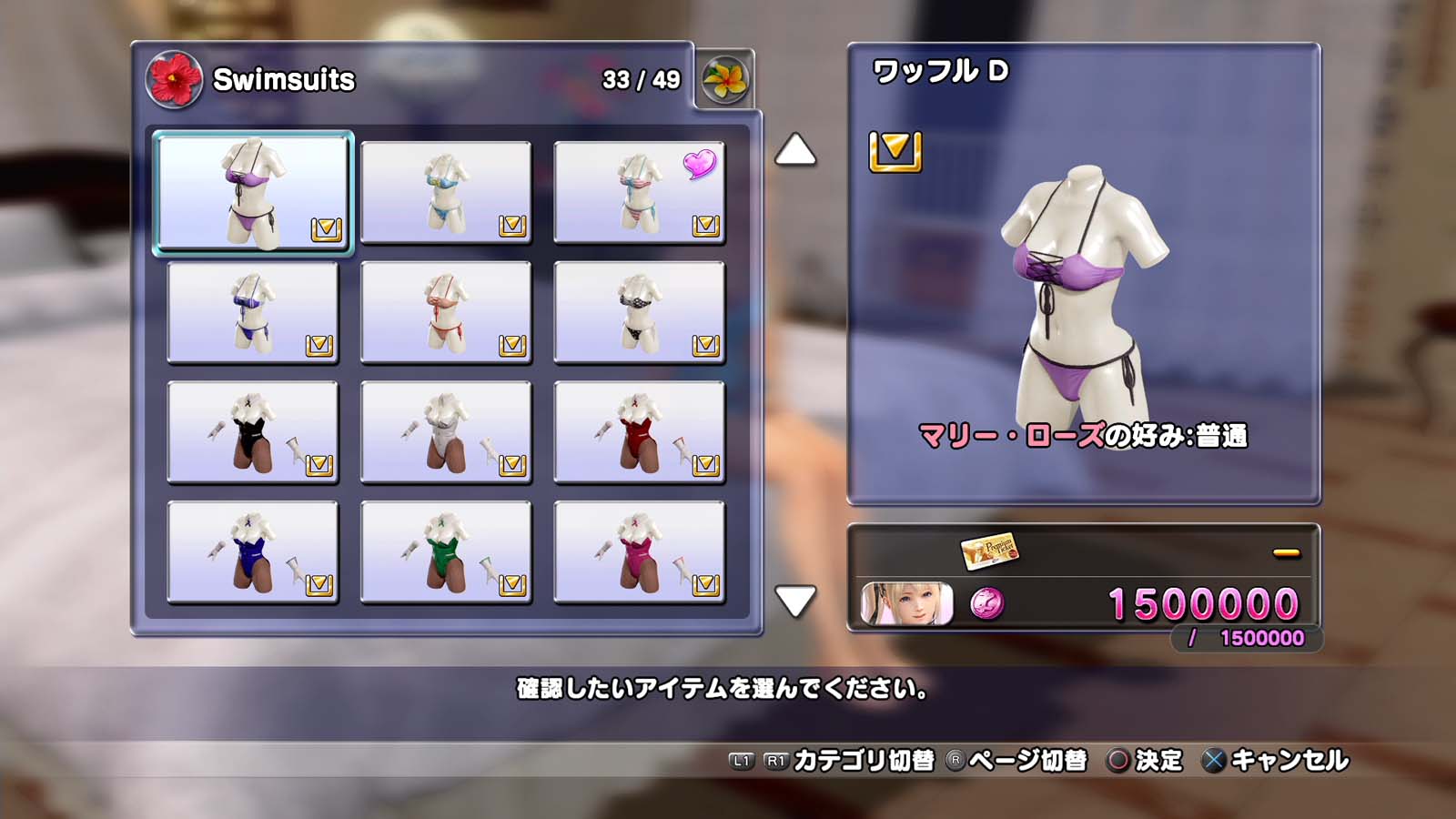Click the up arrow to page up
The height and width of the screenshot is (819, 1456).
pos(794,151)
